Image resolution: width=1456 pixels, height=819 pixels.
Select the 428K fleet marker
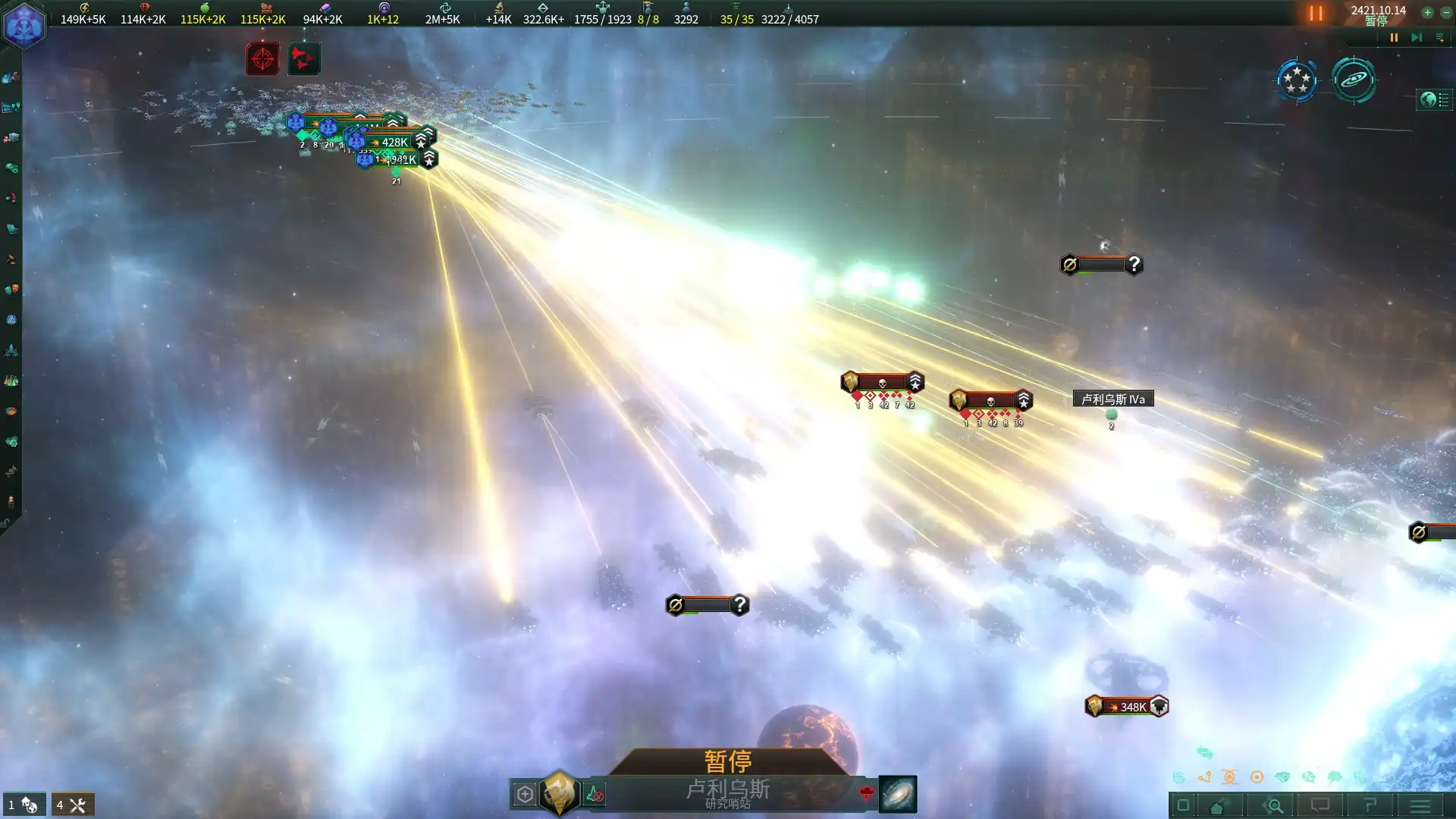[x=394, y=142]
